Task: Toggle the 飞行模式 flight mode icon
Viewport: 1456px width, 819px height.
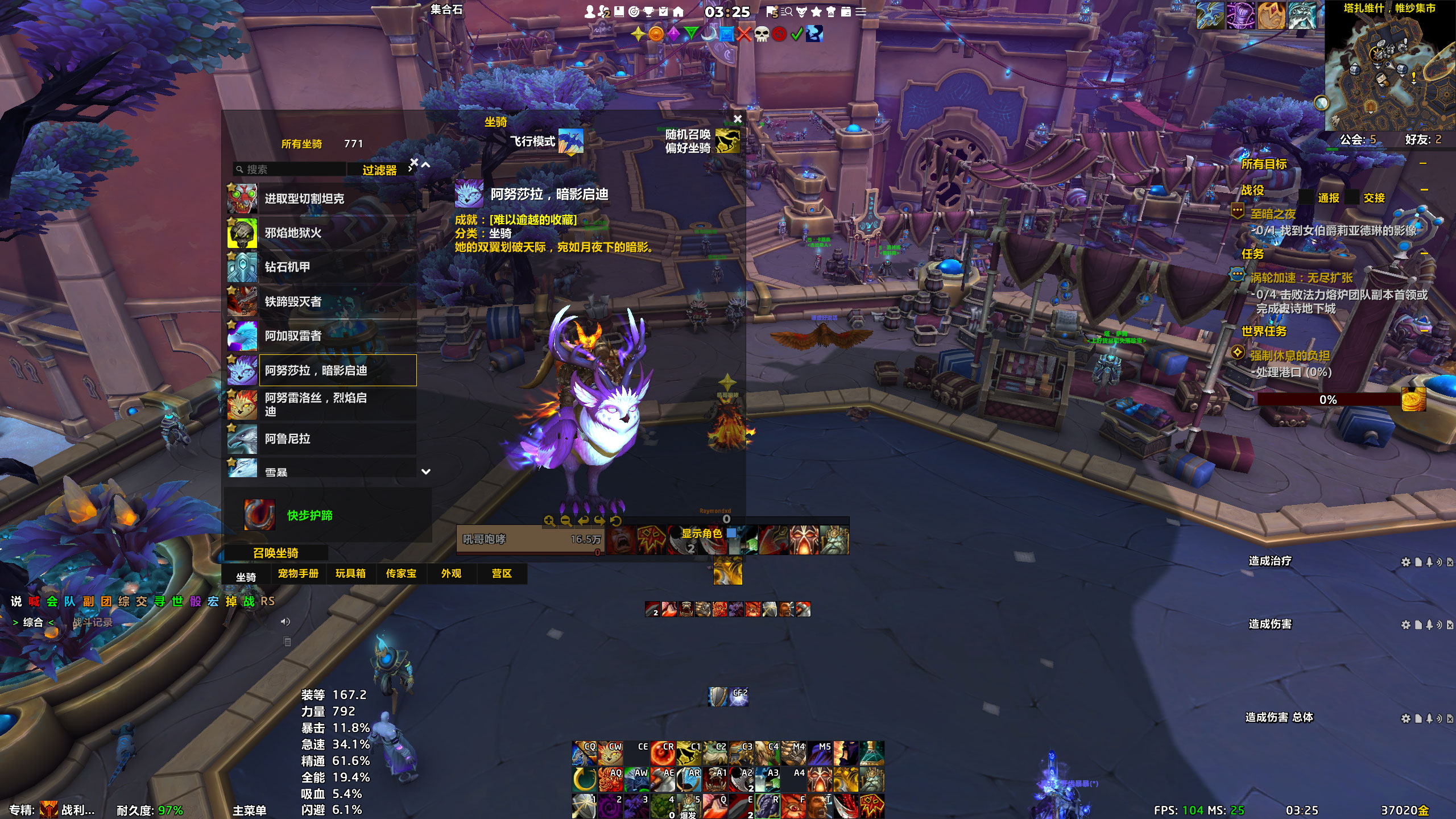Action: coord(570,141)
